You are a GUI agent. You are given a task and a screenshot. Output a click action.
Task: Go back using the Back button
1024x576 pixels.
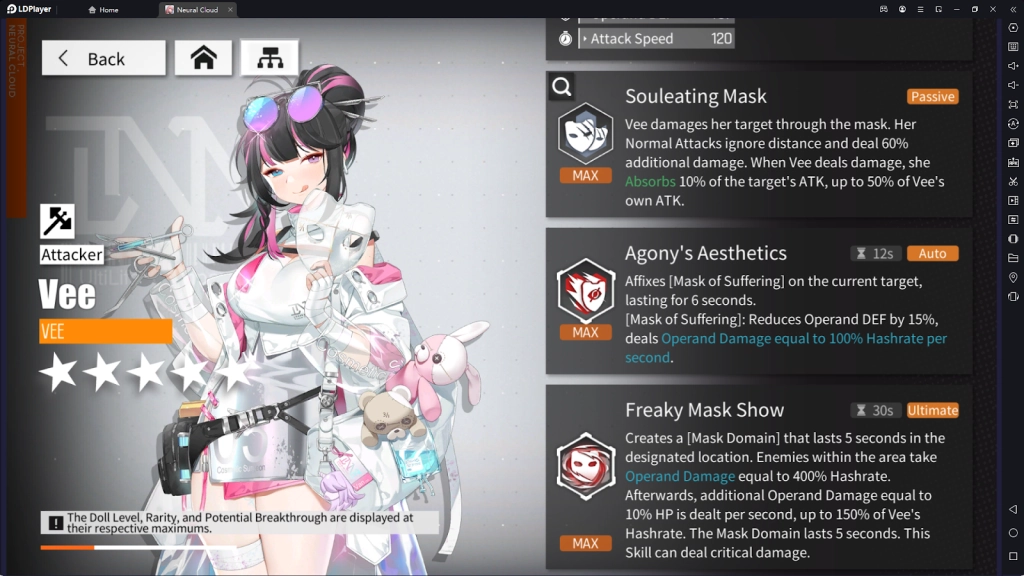pos(103,58)
